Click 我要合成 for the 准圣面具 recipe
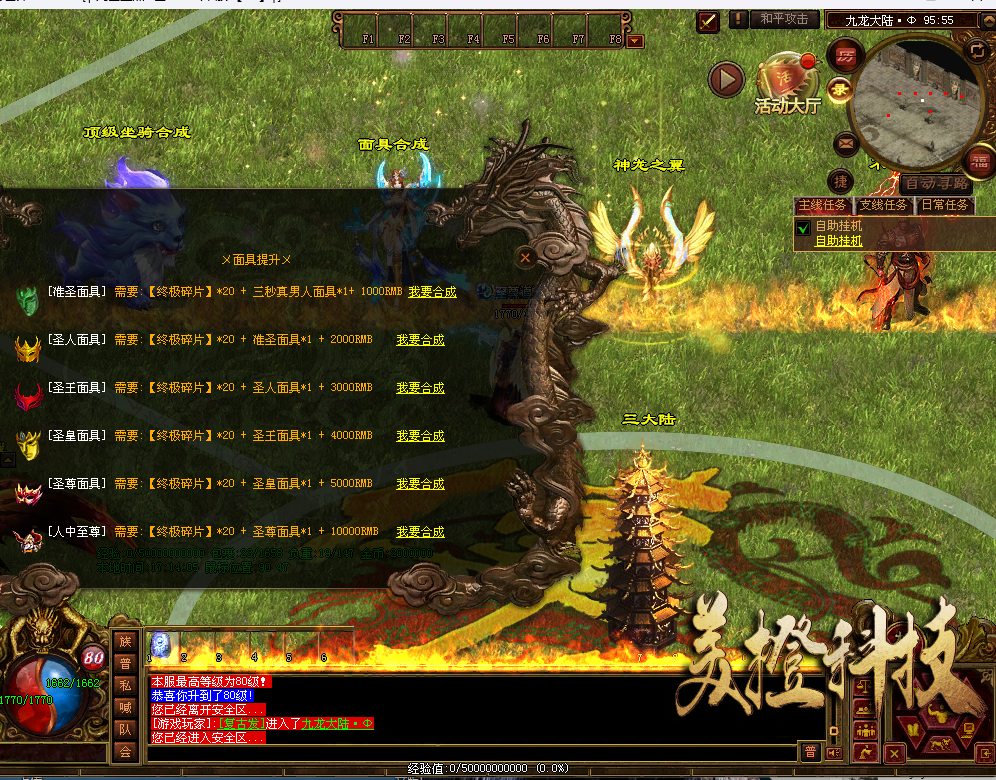Viewport: 996px width, 780px height. click(432, 292)
